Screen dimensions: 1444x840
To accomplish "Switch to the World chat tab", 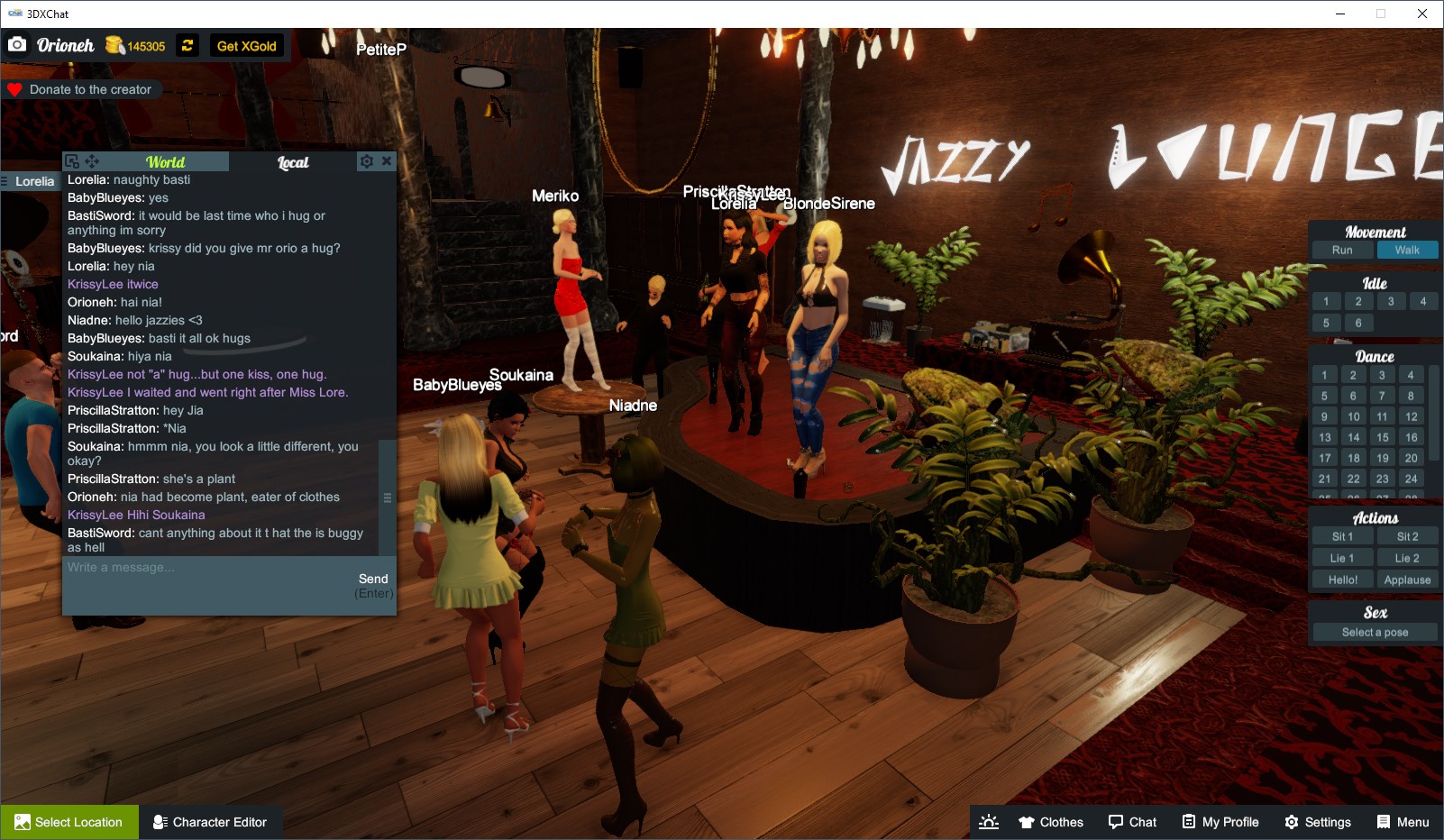I will 167,162.
